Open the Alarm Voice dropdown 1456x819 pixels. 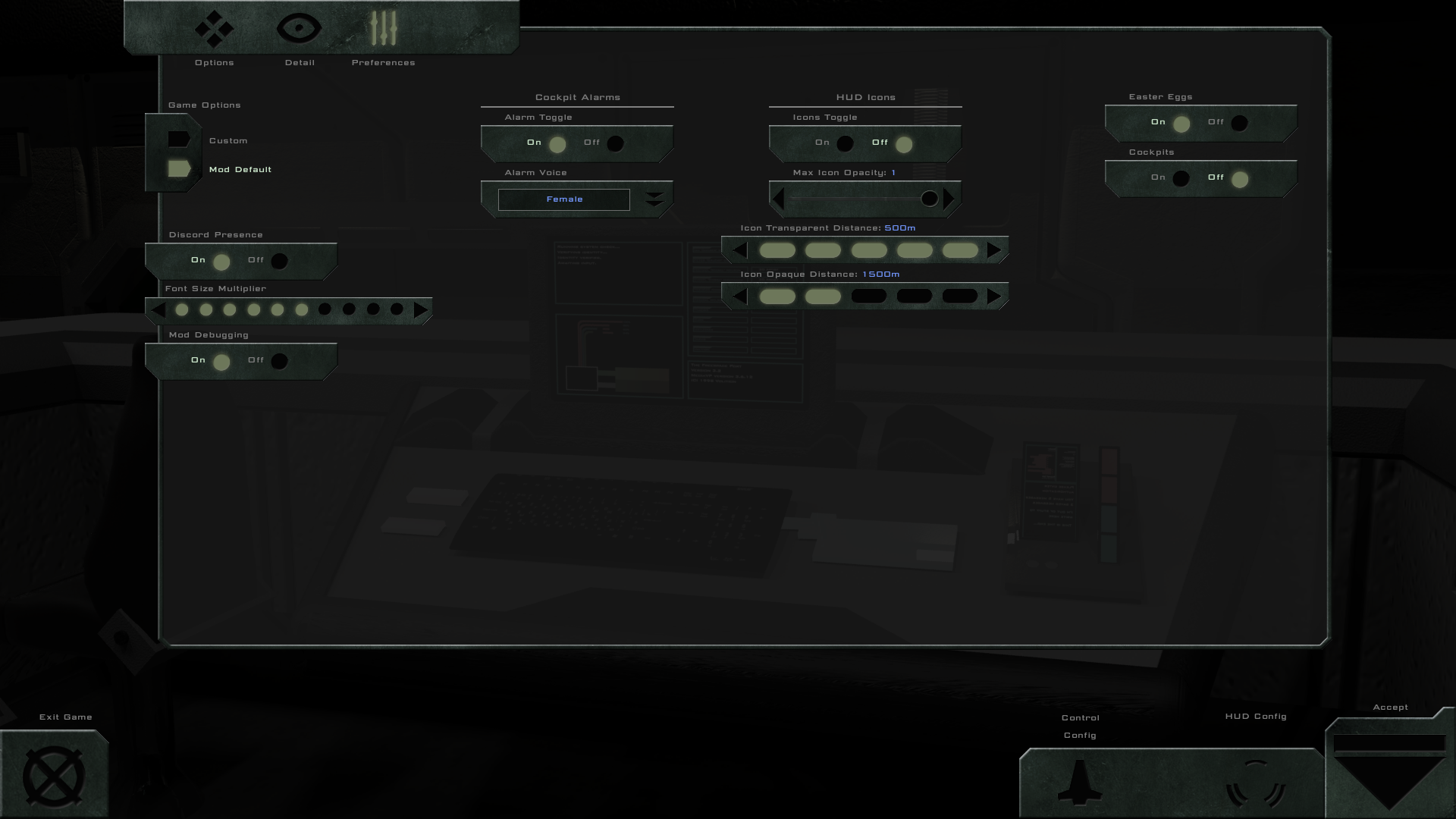(654, 199)
